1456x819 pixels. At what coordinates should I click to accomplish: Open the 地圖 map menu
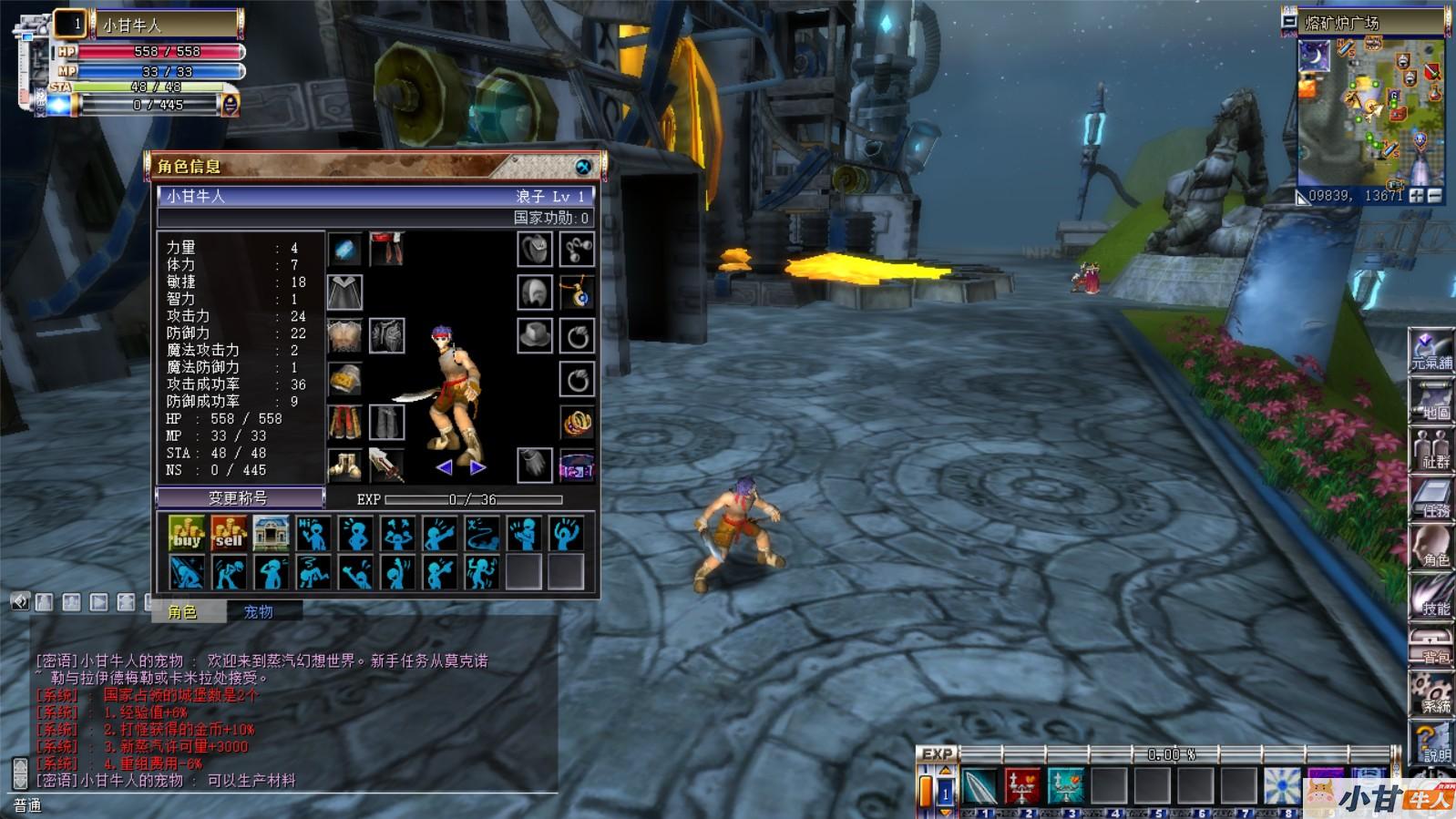coord(1431,401)
